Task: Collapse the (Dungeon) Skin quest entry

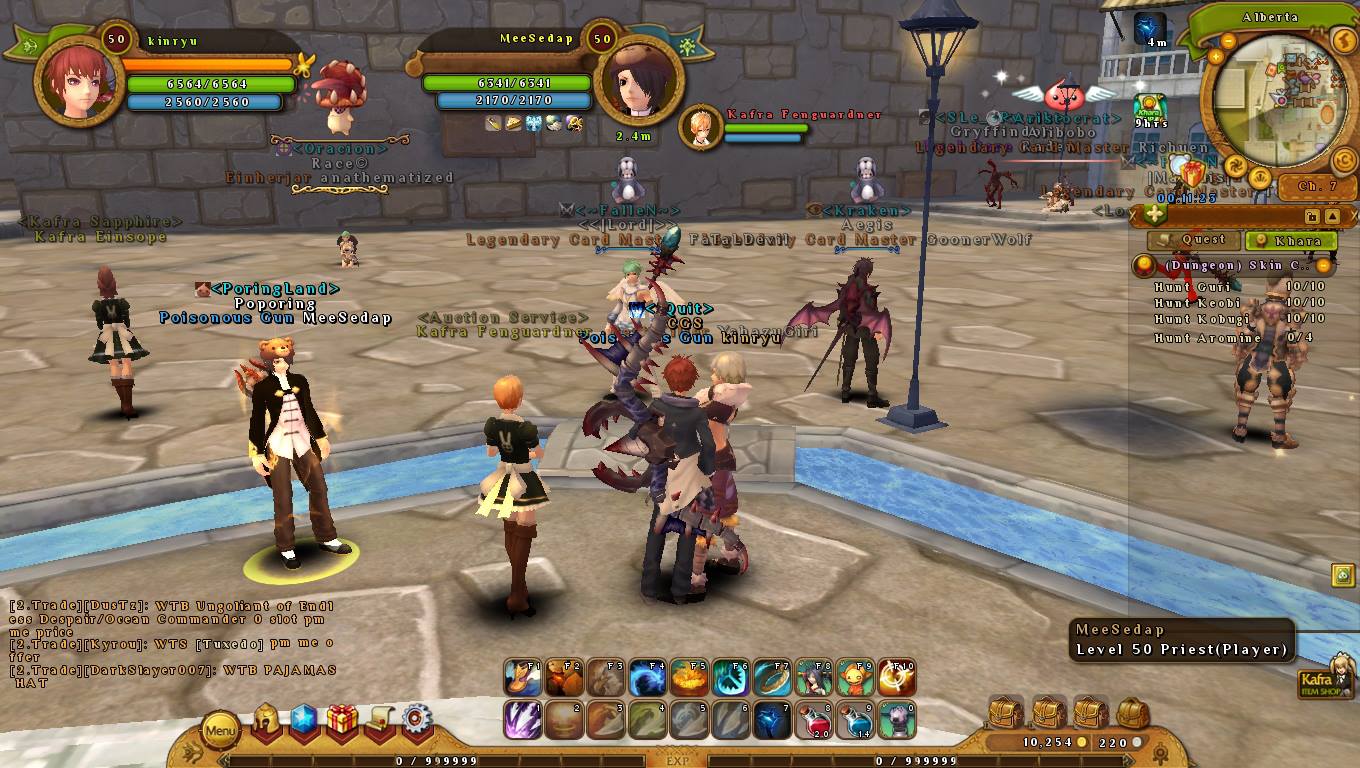Action: (x=1322, y=264)
